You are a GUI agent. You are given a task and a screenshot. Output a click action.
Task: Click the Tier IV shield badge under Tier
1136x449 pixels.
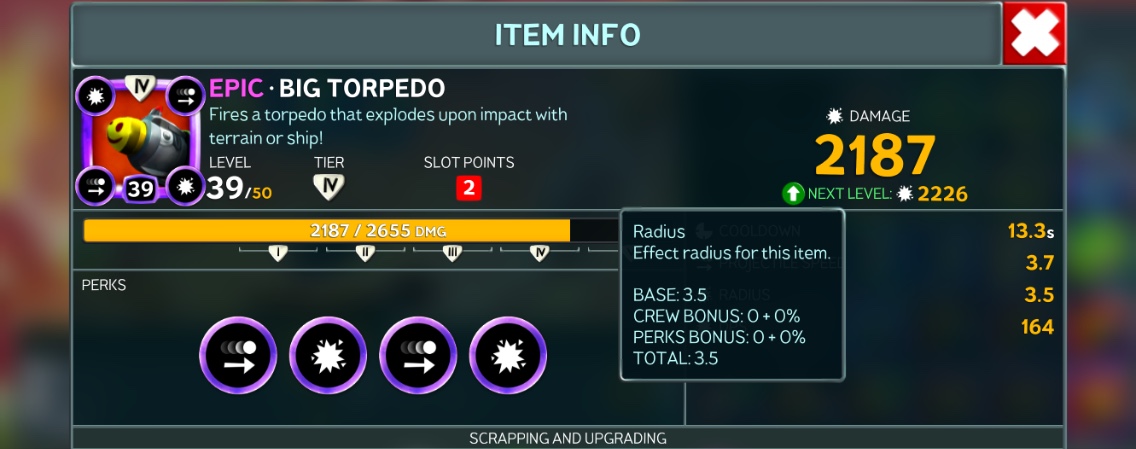coord(327,187)
